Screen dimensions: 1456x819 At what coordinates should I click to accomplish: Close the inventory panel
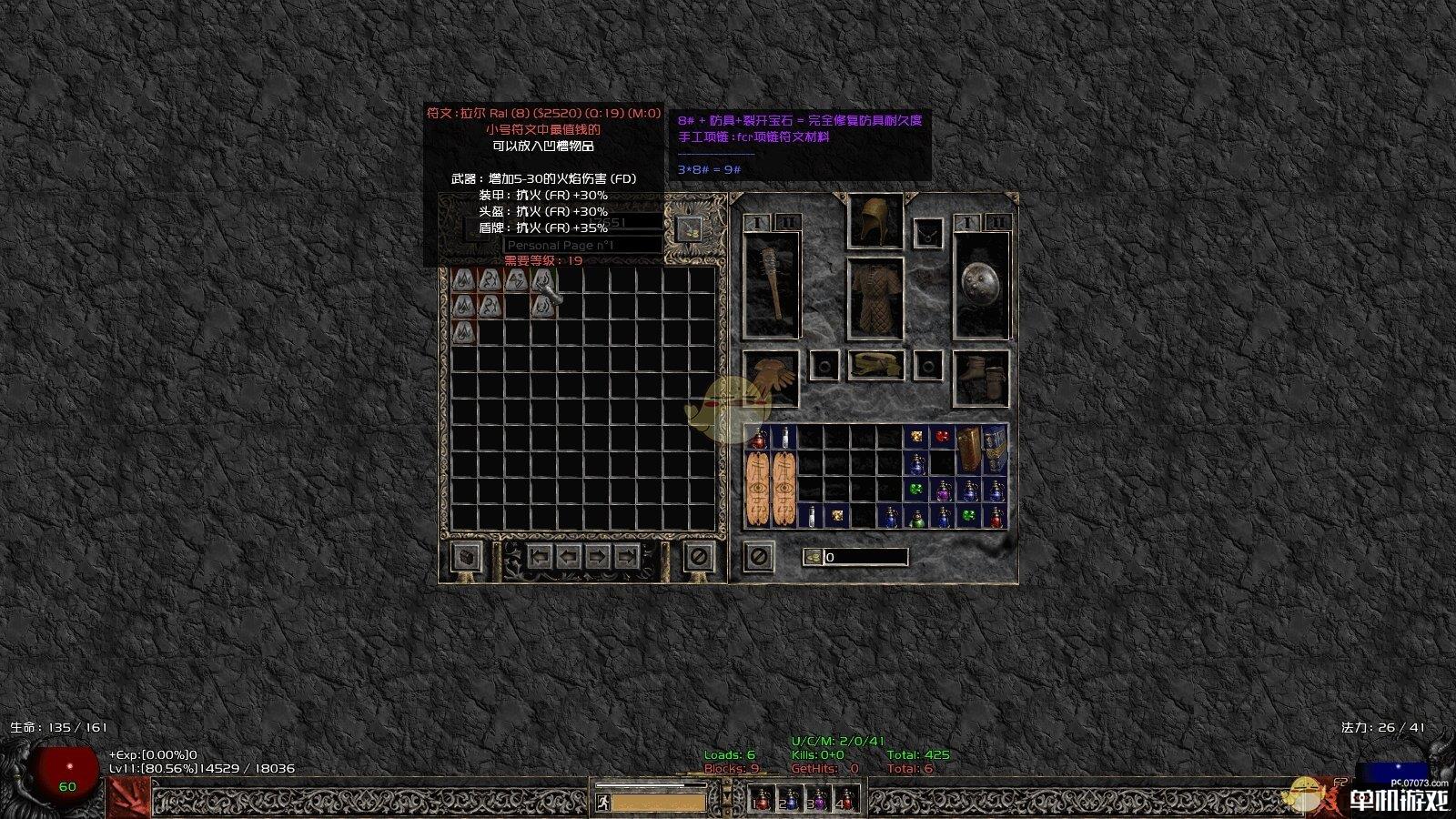pos(758,556)
